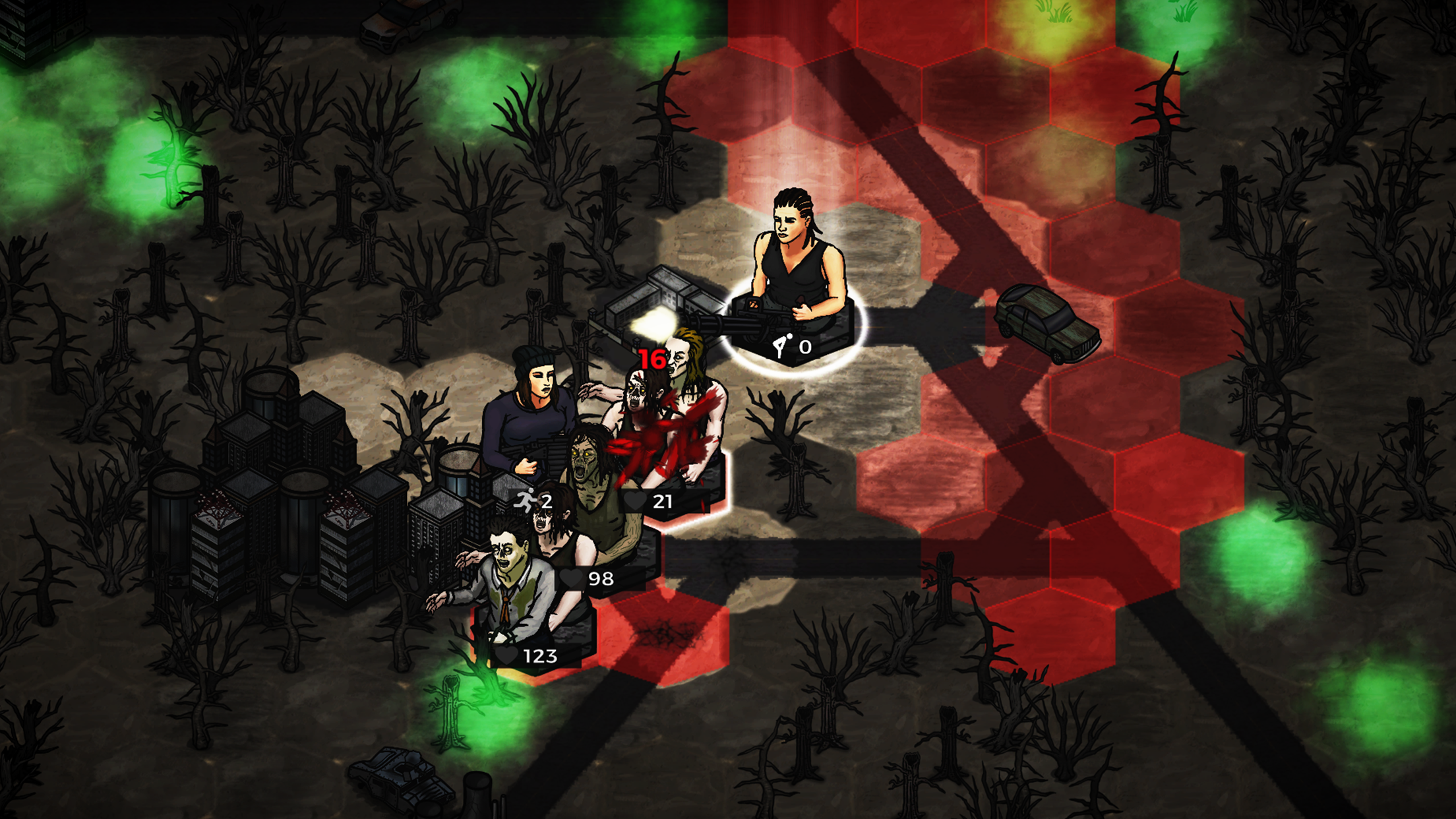
Task: Click the heart icon on the 21 health bar
Action: point(634,501)
